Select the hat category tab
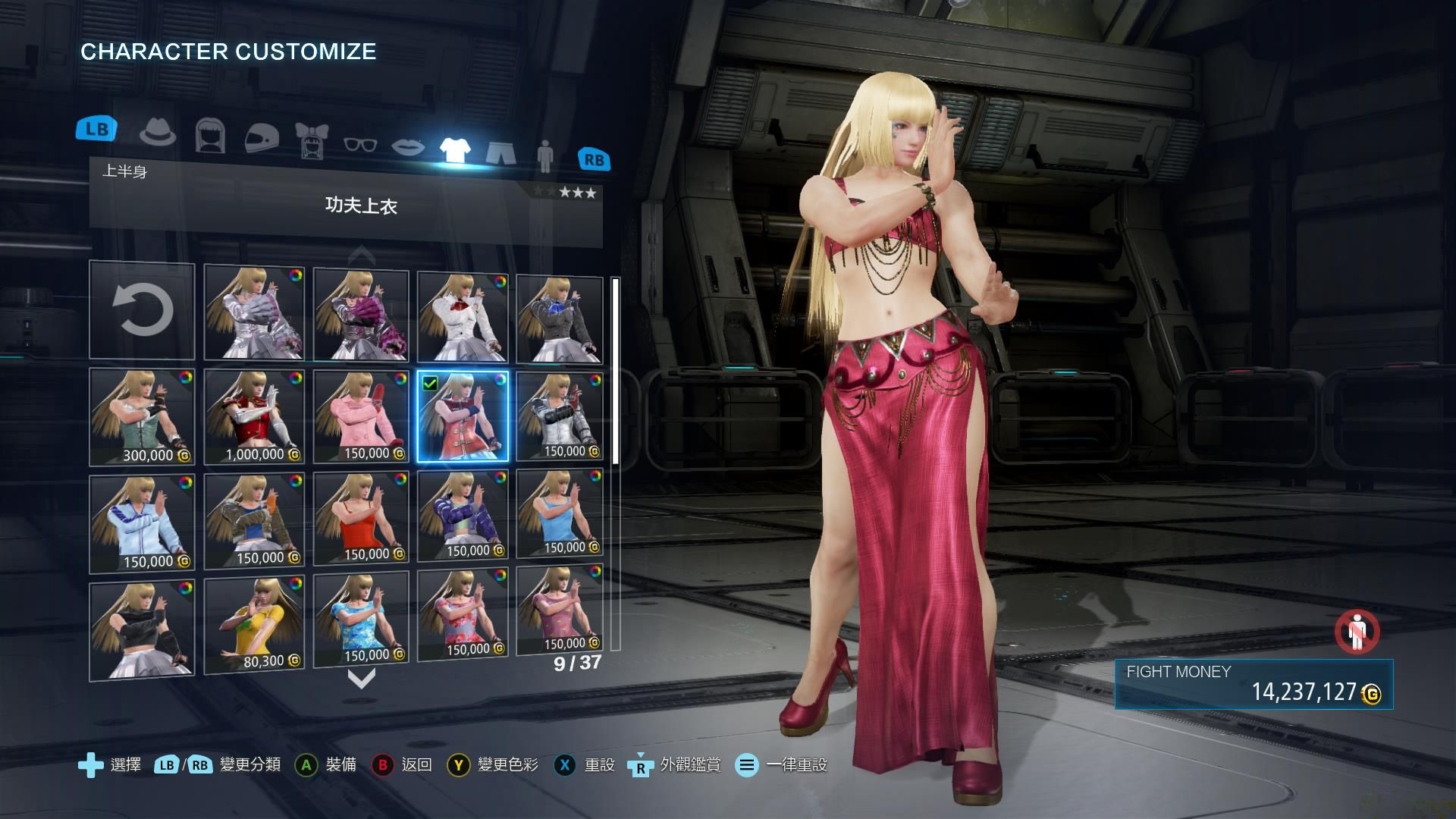 [158, 134]
